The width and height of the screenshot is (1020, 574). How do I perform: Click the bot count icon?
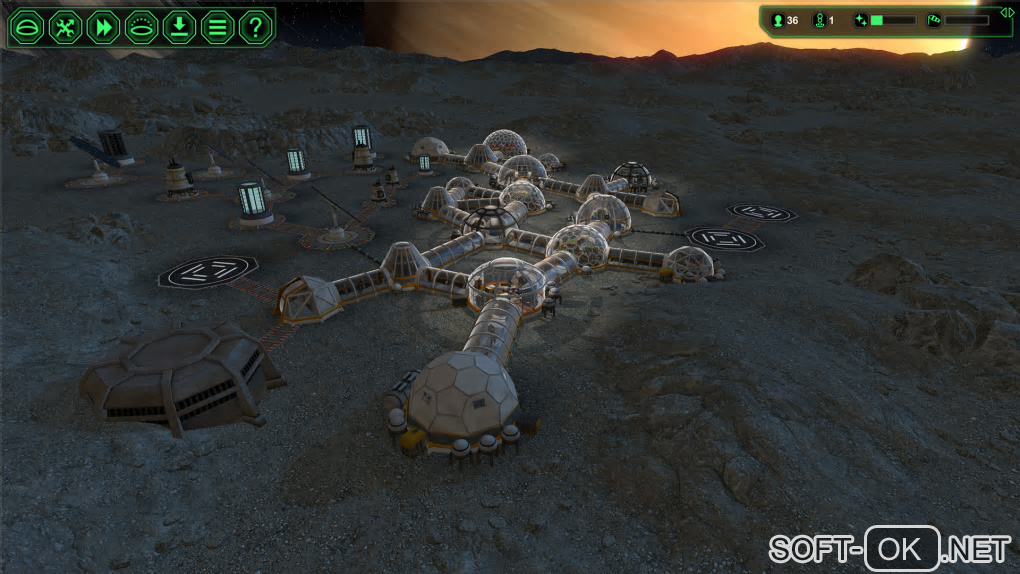(x=819, y=20)
